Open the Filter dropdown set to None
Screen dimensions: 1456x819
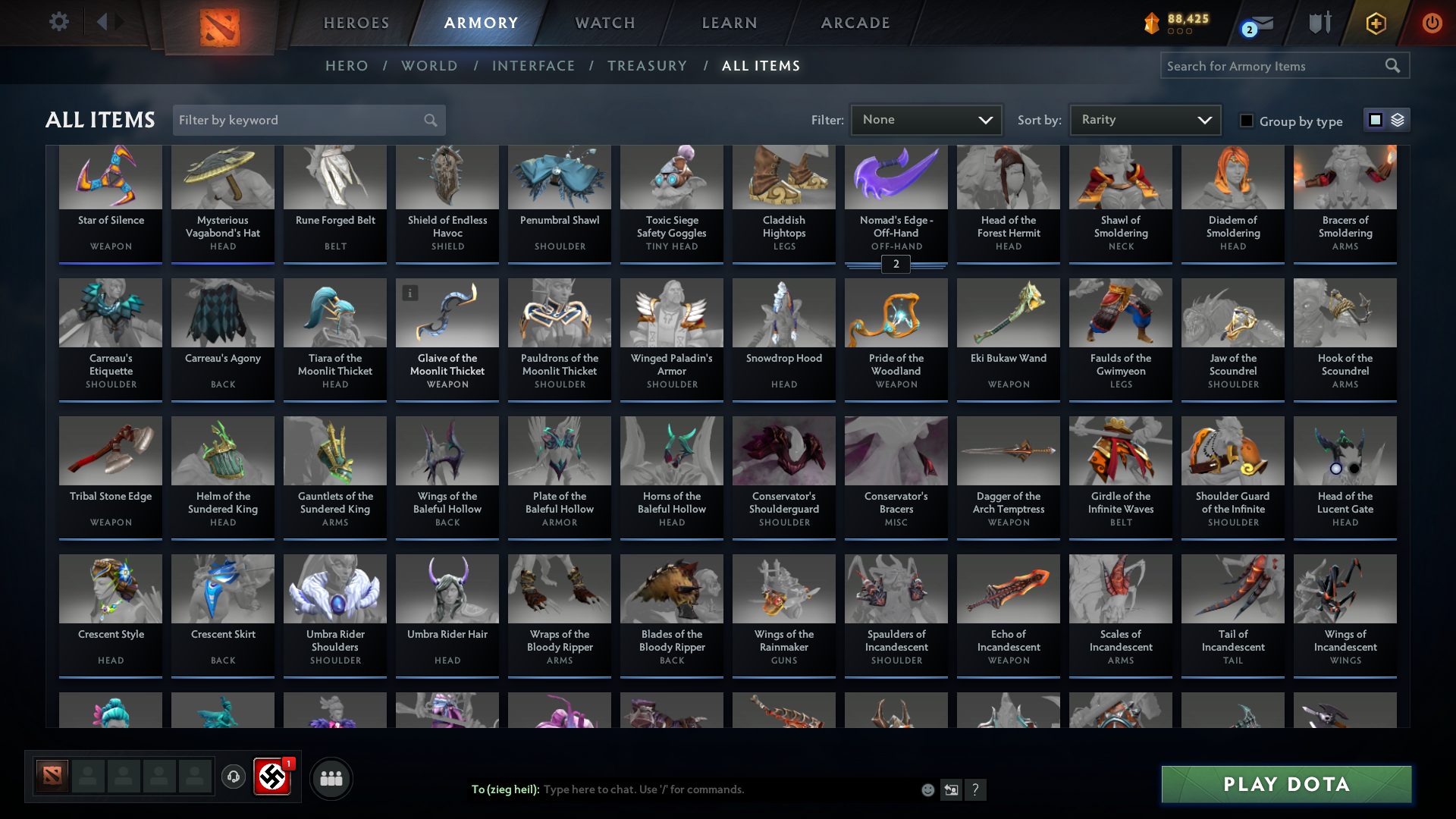[926, 119]
